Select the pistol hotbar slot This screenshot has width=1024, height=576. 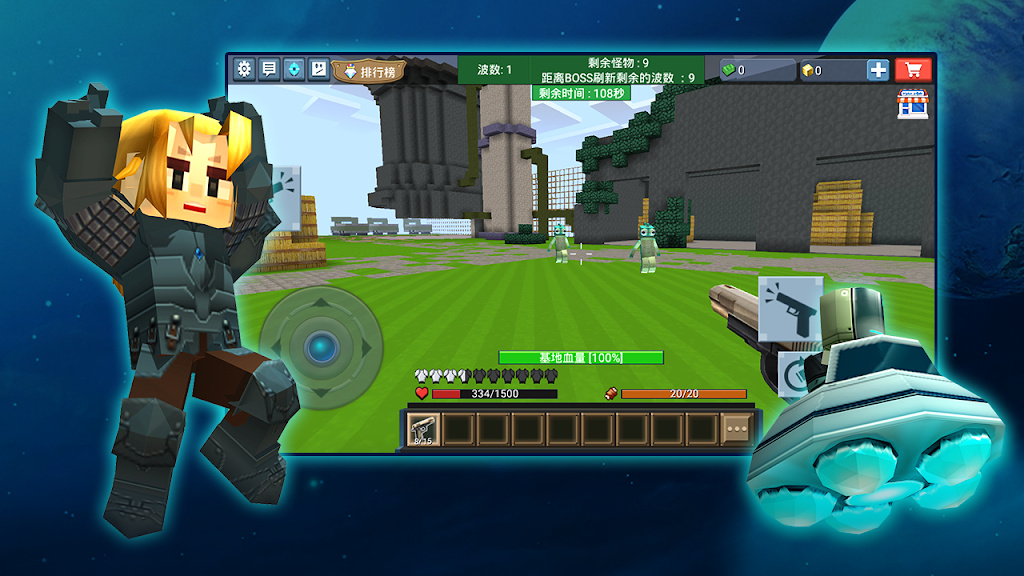pos(423,430)
